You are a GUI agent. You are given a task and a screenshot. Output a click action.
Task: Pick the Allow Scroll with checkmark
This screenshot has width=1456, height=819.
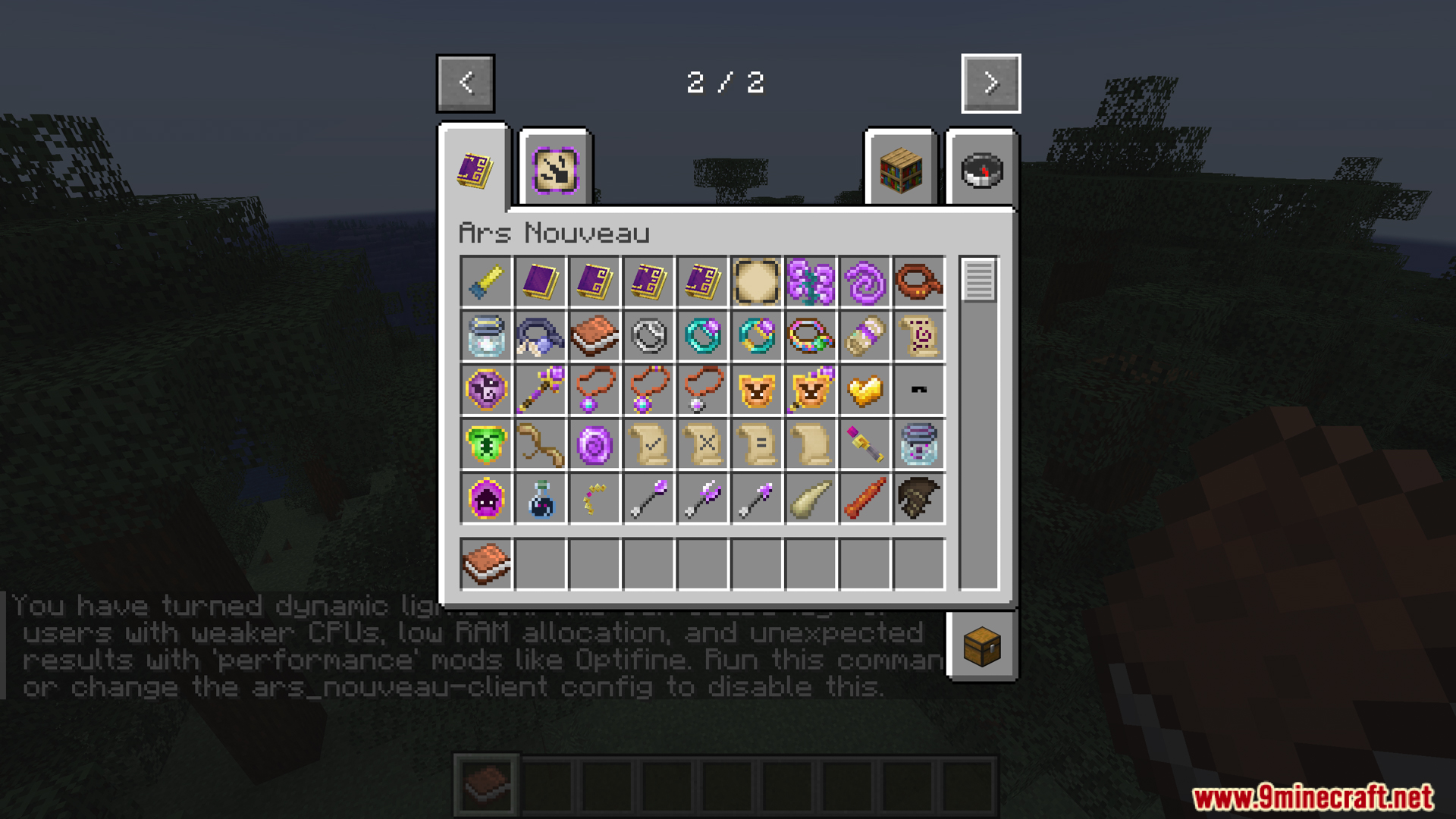click(648, 444)
